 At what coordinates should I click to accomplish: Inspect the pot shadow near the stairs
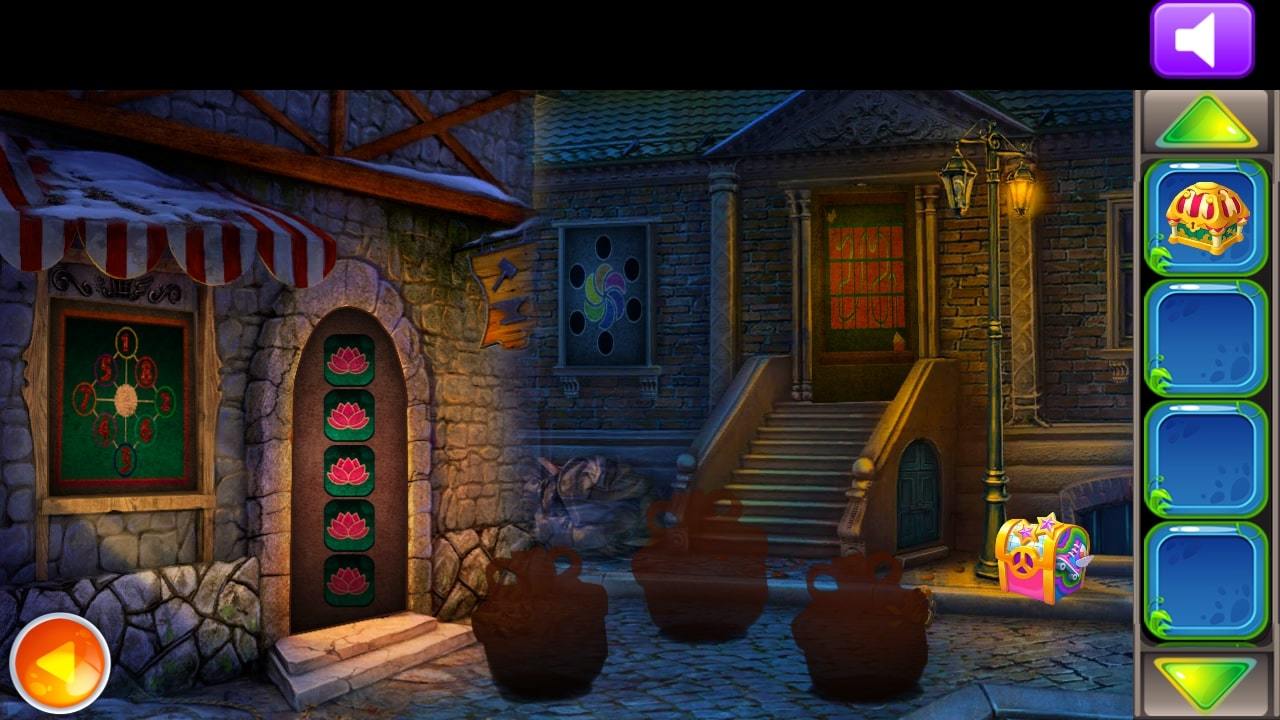[x=700, y=580]
